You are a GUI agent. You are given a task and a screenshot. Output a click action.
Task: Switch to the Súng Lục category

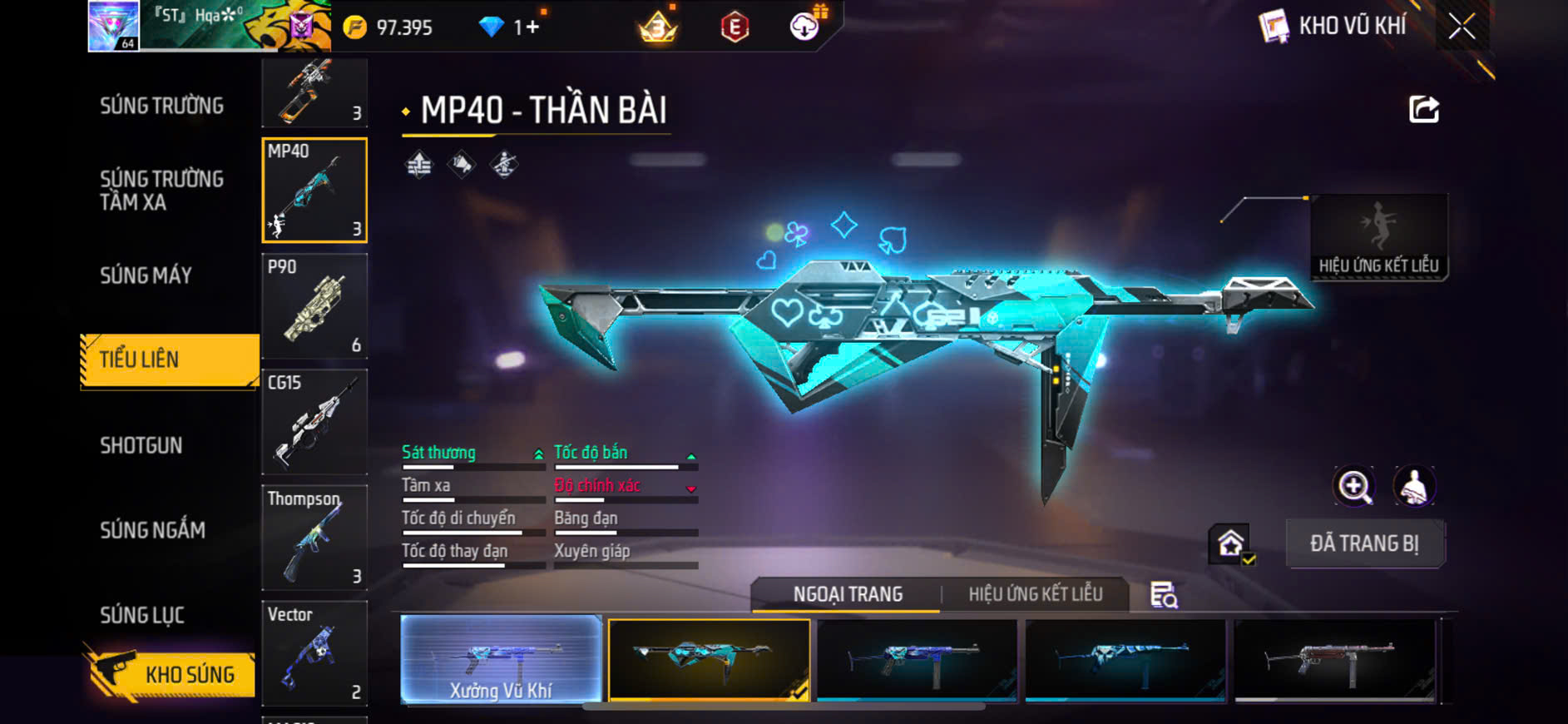(x=142, y=615)
